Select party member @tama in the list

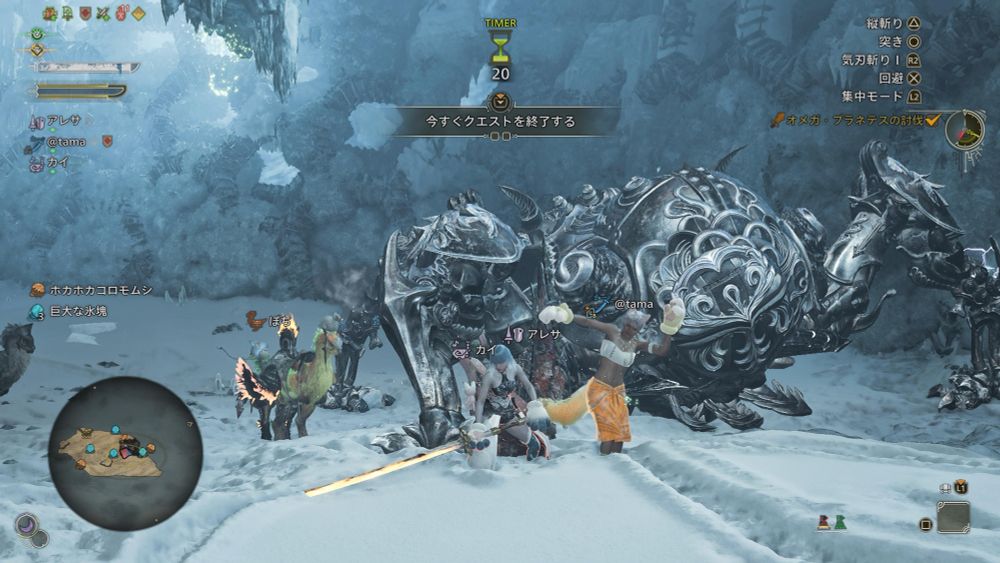pos(66,142)
